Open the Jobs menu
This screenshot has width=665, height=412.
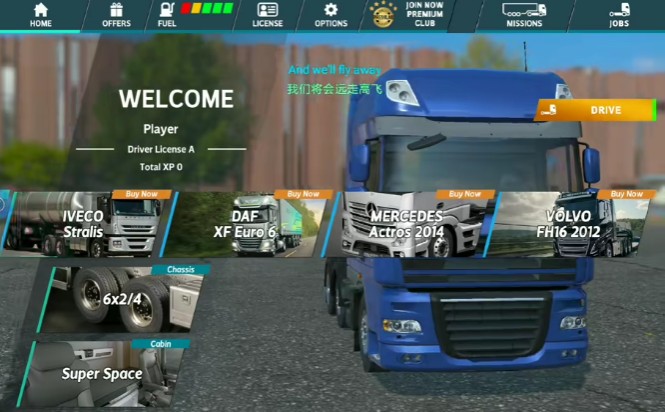tap(619, 15)
